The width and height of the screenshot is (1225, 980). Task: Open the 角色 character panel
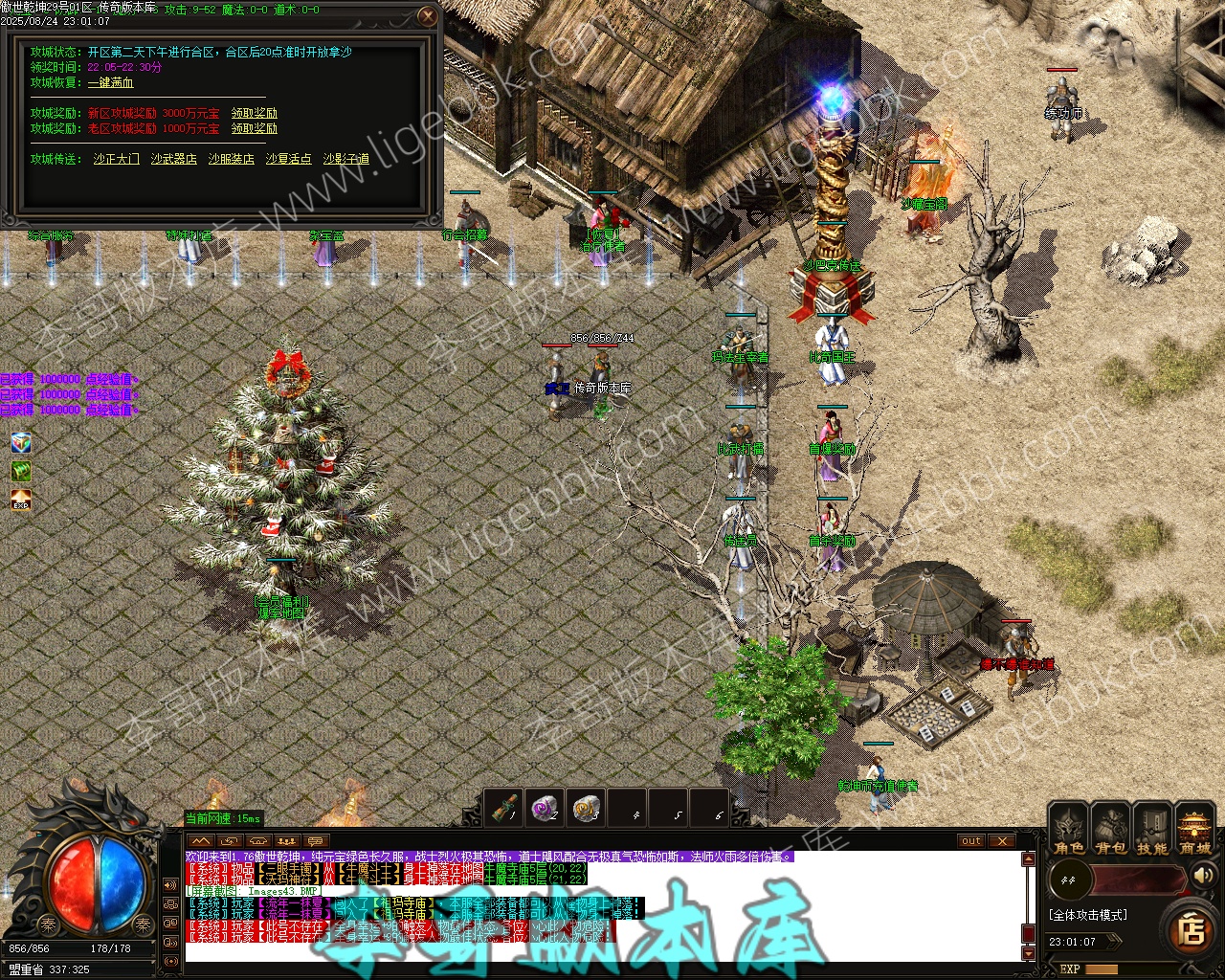coord(1069,829)
